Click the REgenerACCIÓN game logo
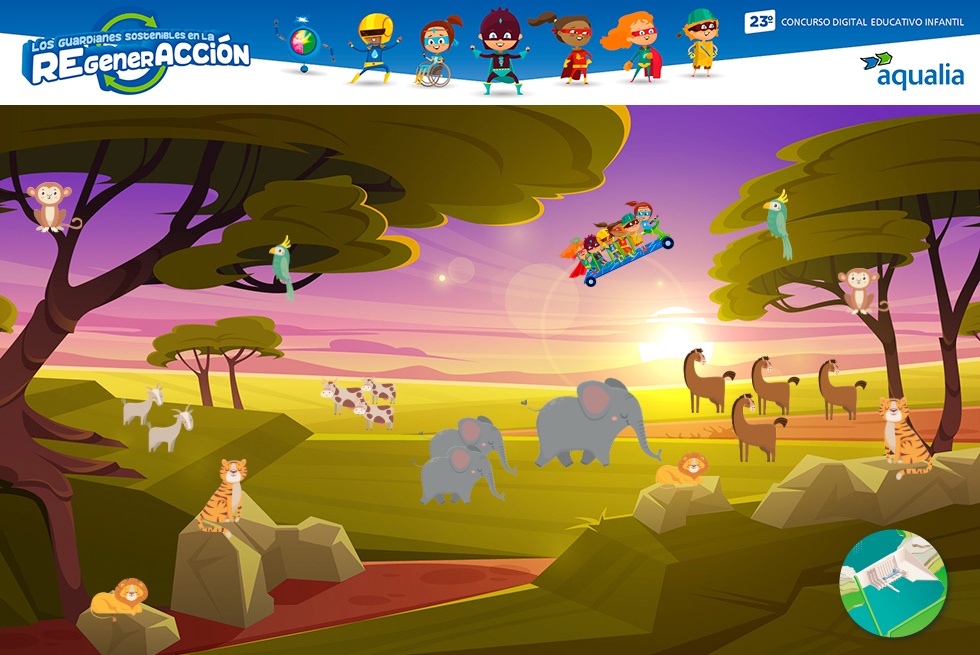This screenshot has height=655, width=980. click(139, 55)
